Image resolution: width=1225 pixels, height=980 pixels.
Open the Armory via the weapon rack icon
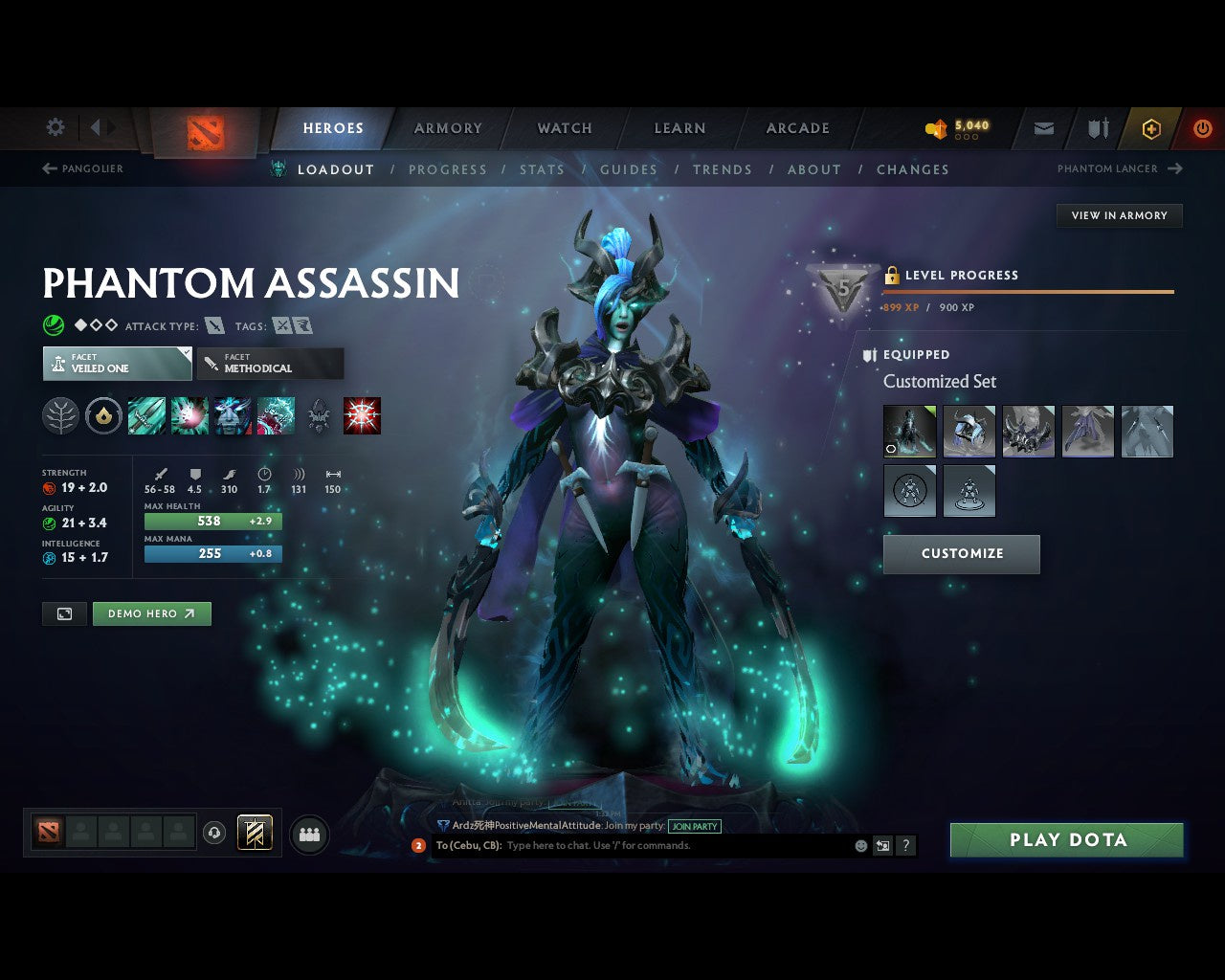1096,128
